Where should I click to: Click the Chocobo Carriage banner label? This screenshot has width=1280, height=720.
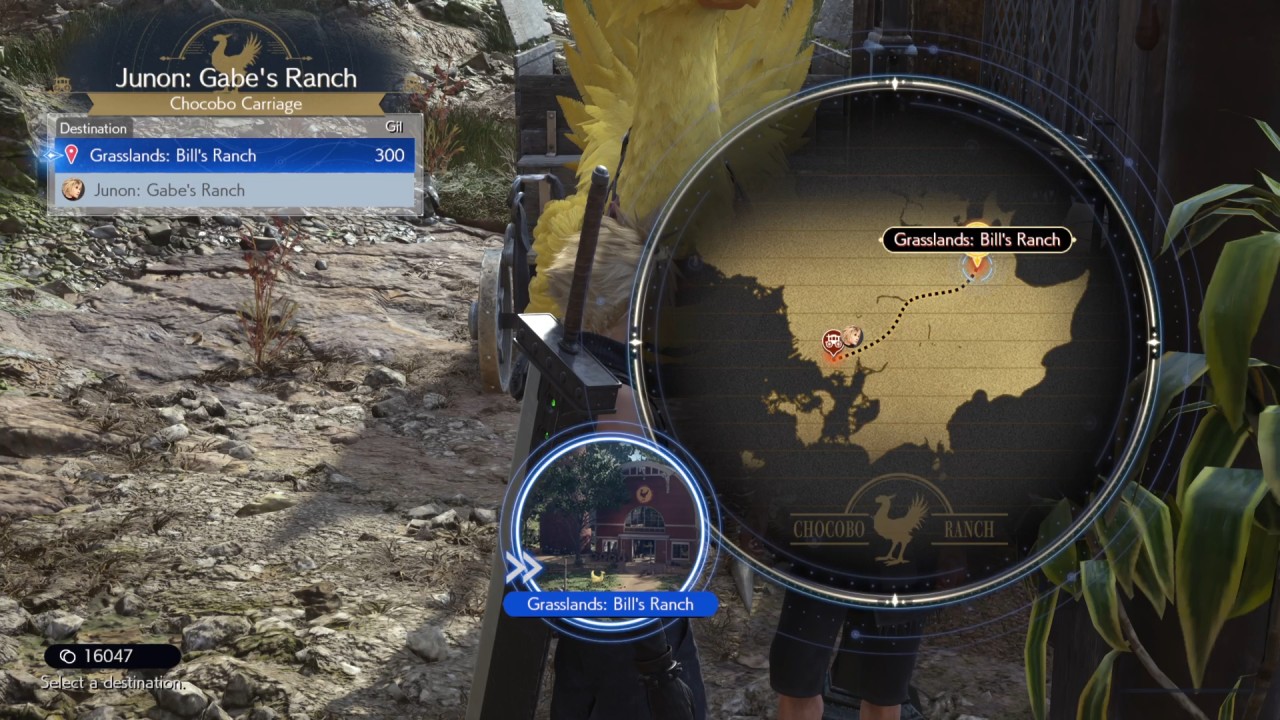click(x=237, y=103)
